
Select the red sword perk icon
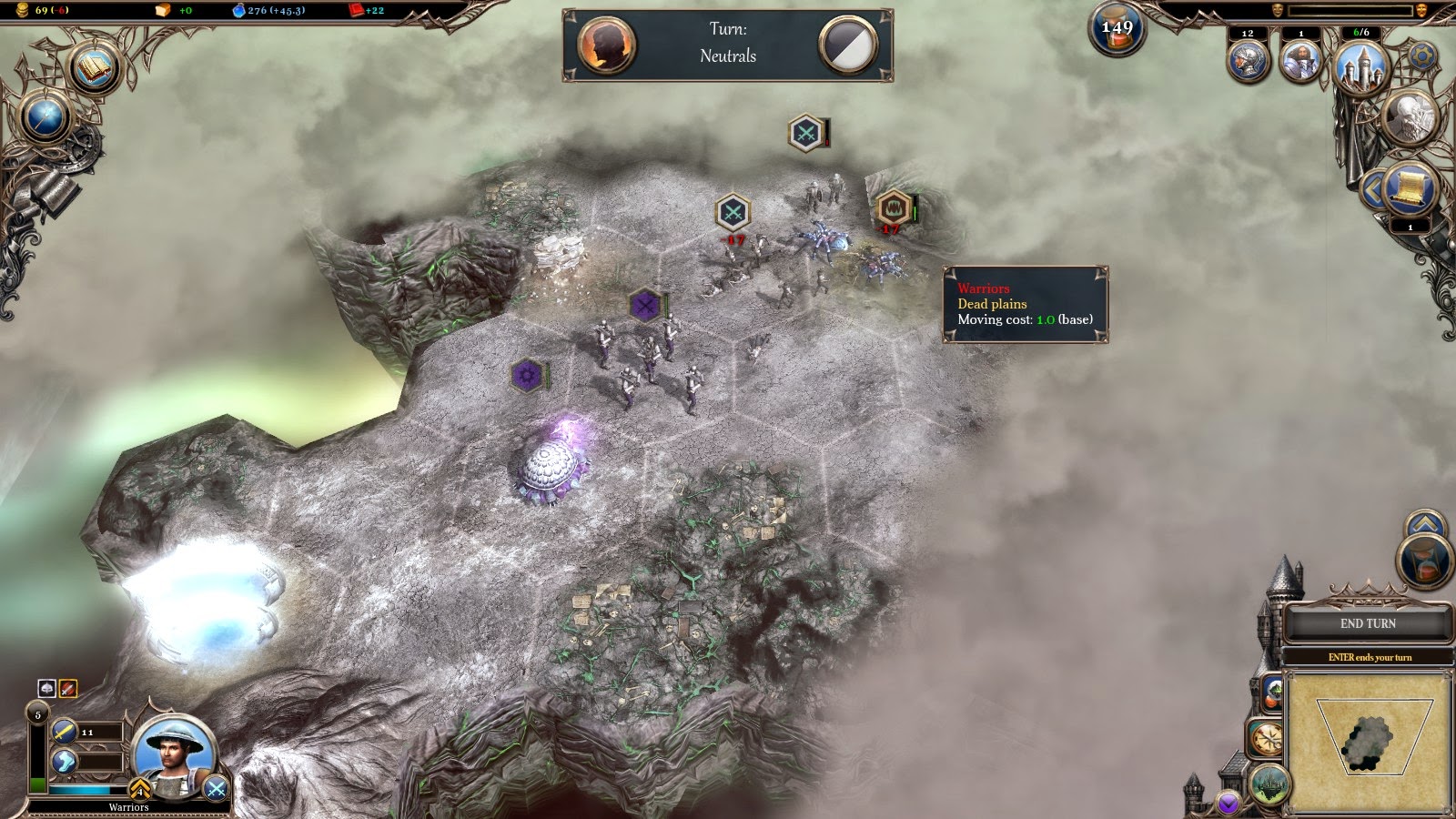[x=67, y=689]
